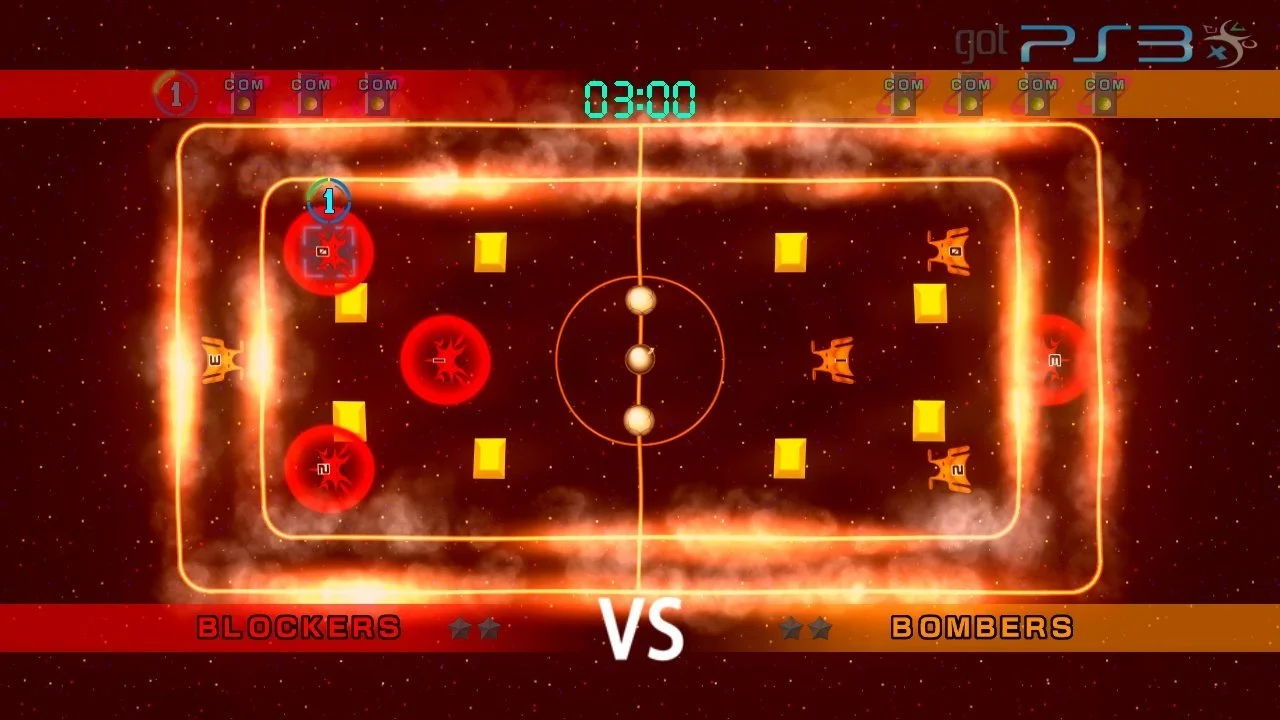Toggle the second COM slot on the orange team

point(972,92)
